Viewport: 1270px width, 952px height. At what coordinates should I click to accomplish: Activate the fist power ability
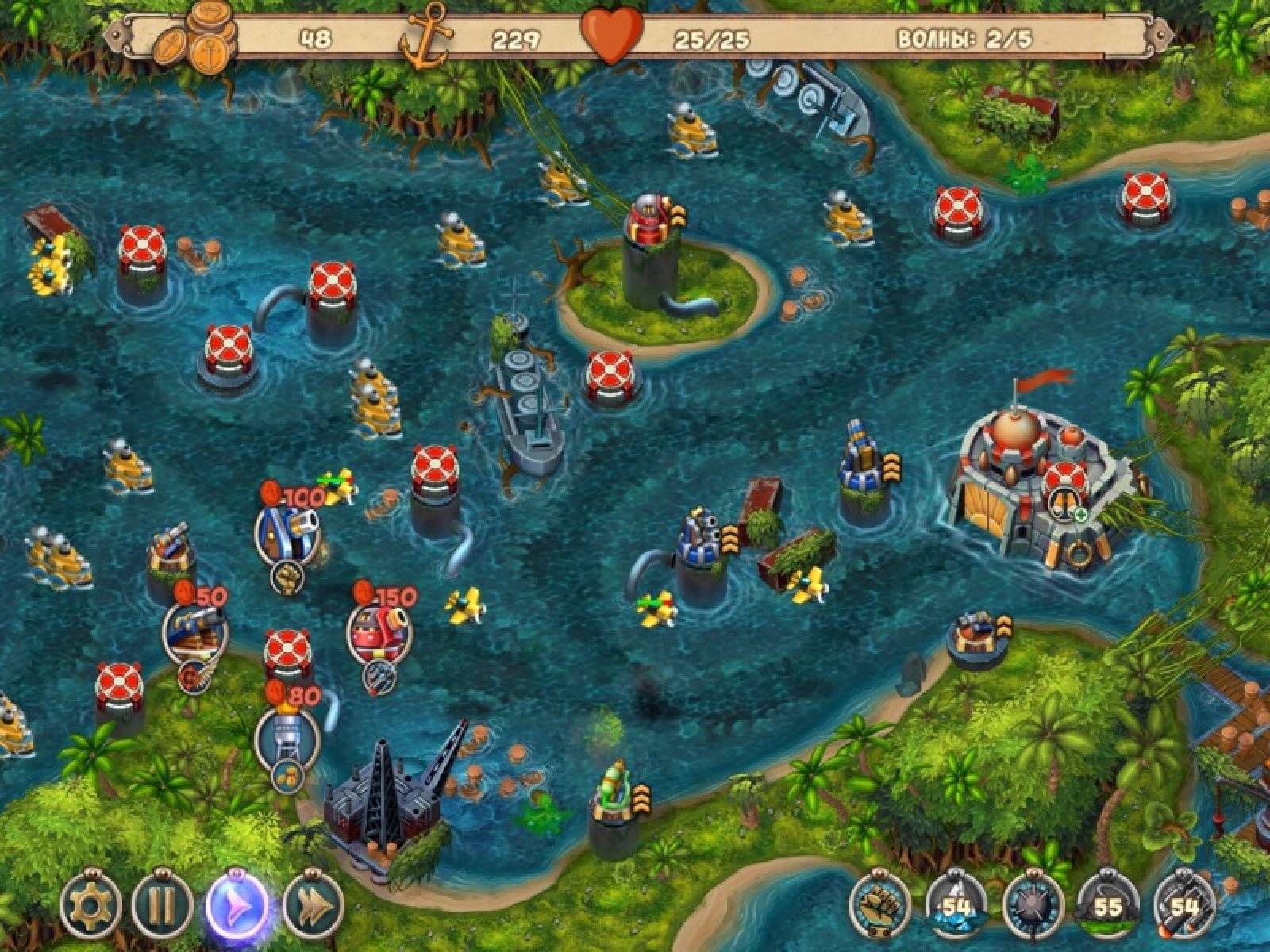click(x=879, y=904)
